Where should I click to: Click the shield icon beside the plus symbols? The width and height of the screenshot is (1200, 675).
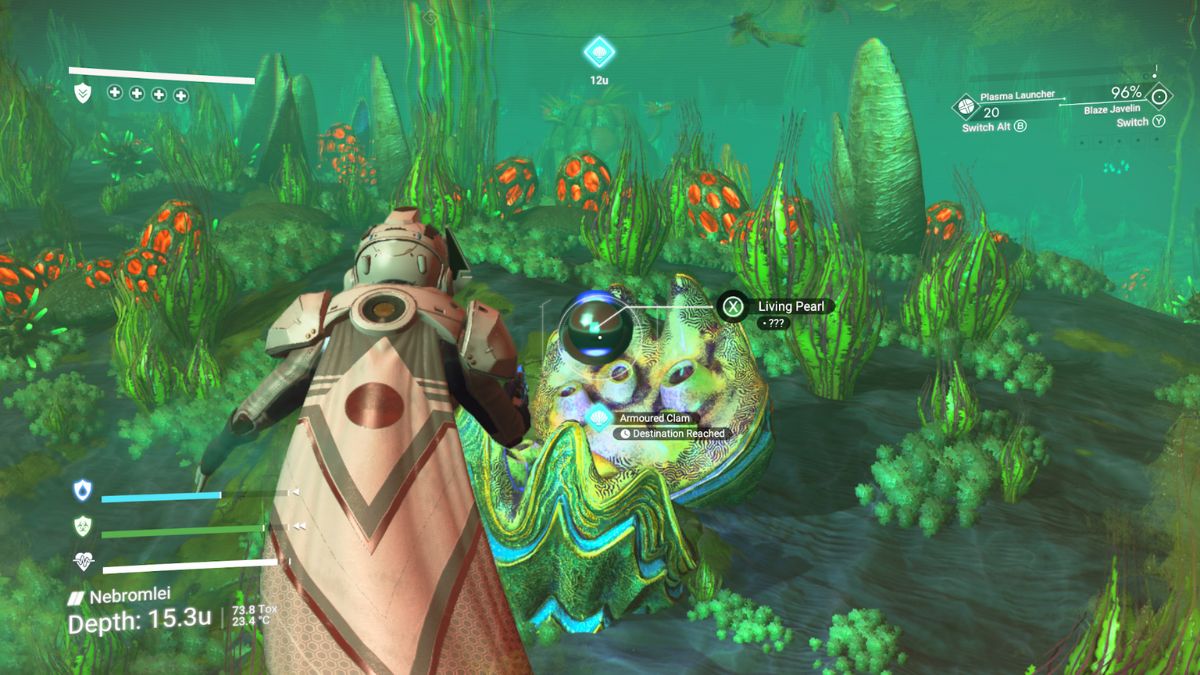[84, 94]
